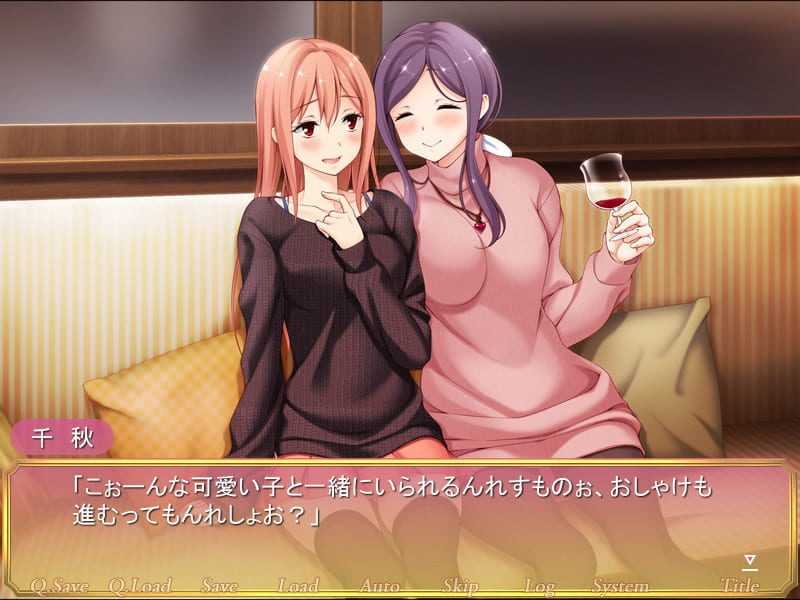Advance dialogue with the arrow indicator

(x=749, y=562)
